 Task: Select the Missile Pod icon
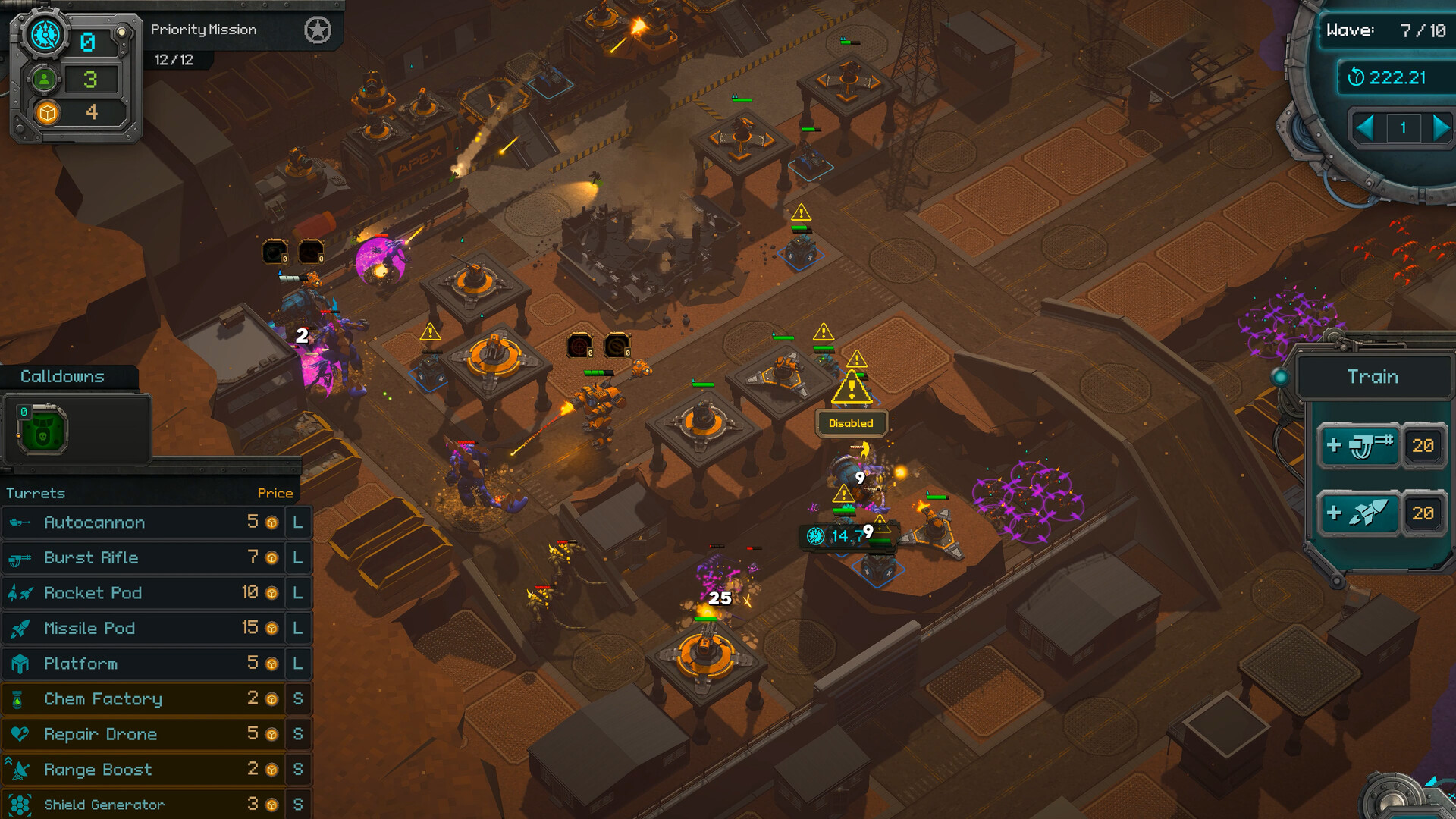pos(20,628)
